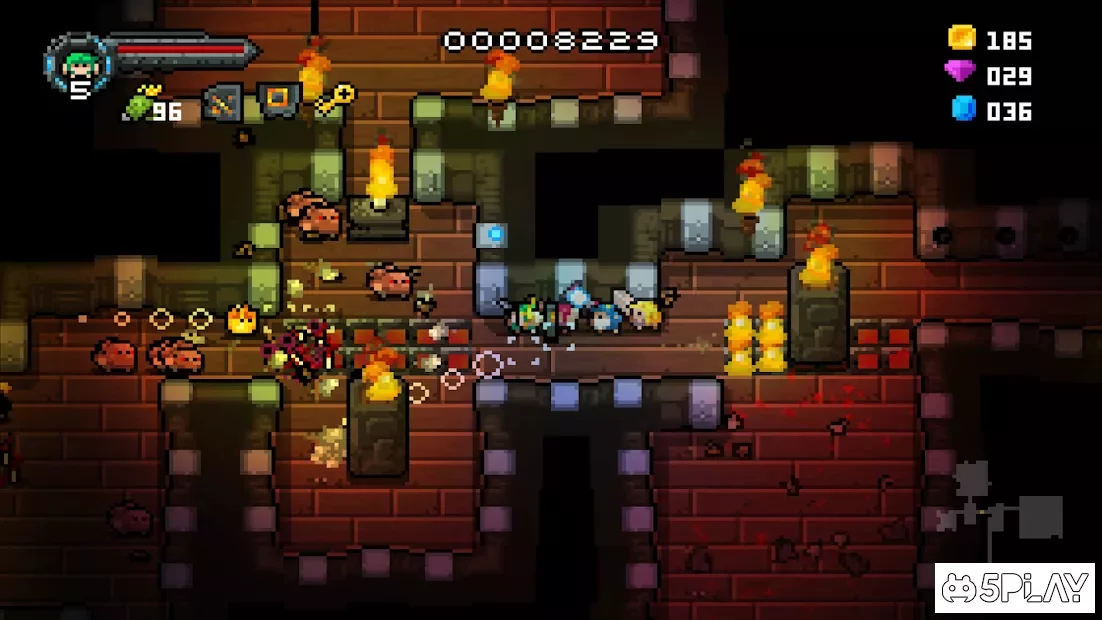Click the crowned green leaf icon
The image size is (1102, 620).
[x=137, y=102]
